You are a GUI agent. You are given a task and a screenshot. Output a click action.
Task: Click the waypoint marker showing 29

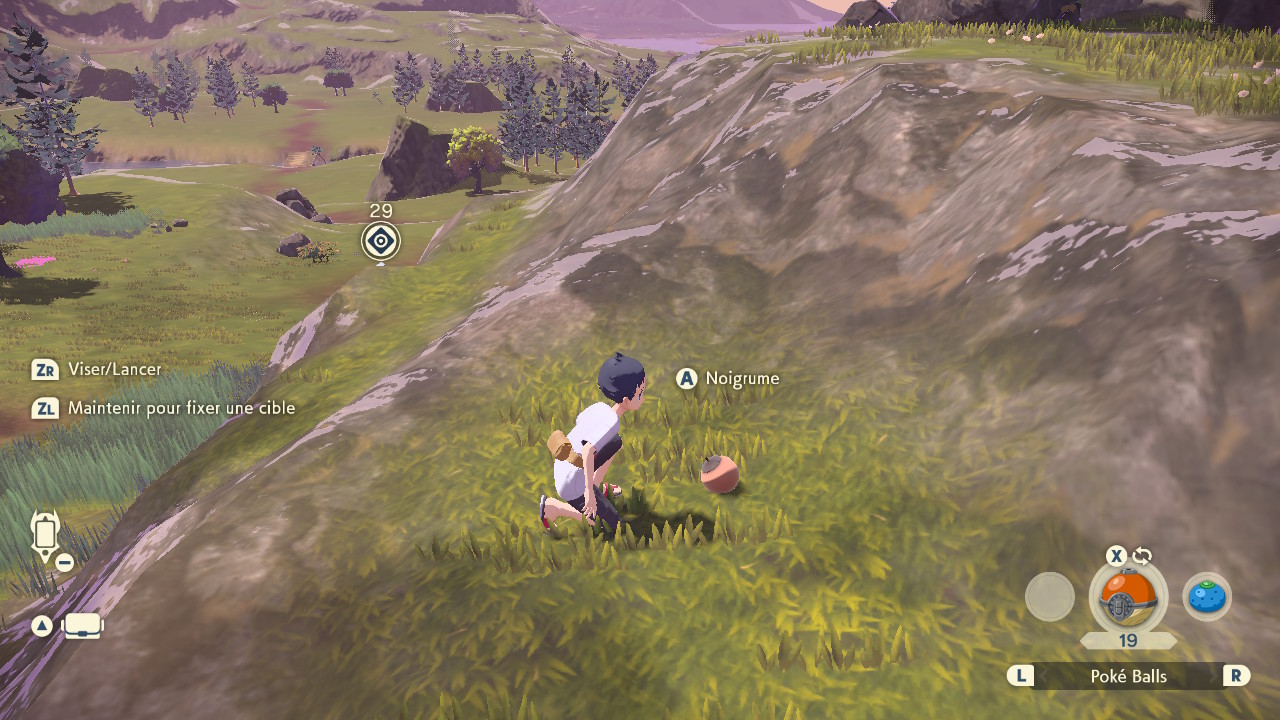click(x=381, y=241)
